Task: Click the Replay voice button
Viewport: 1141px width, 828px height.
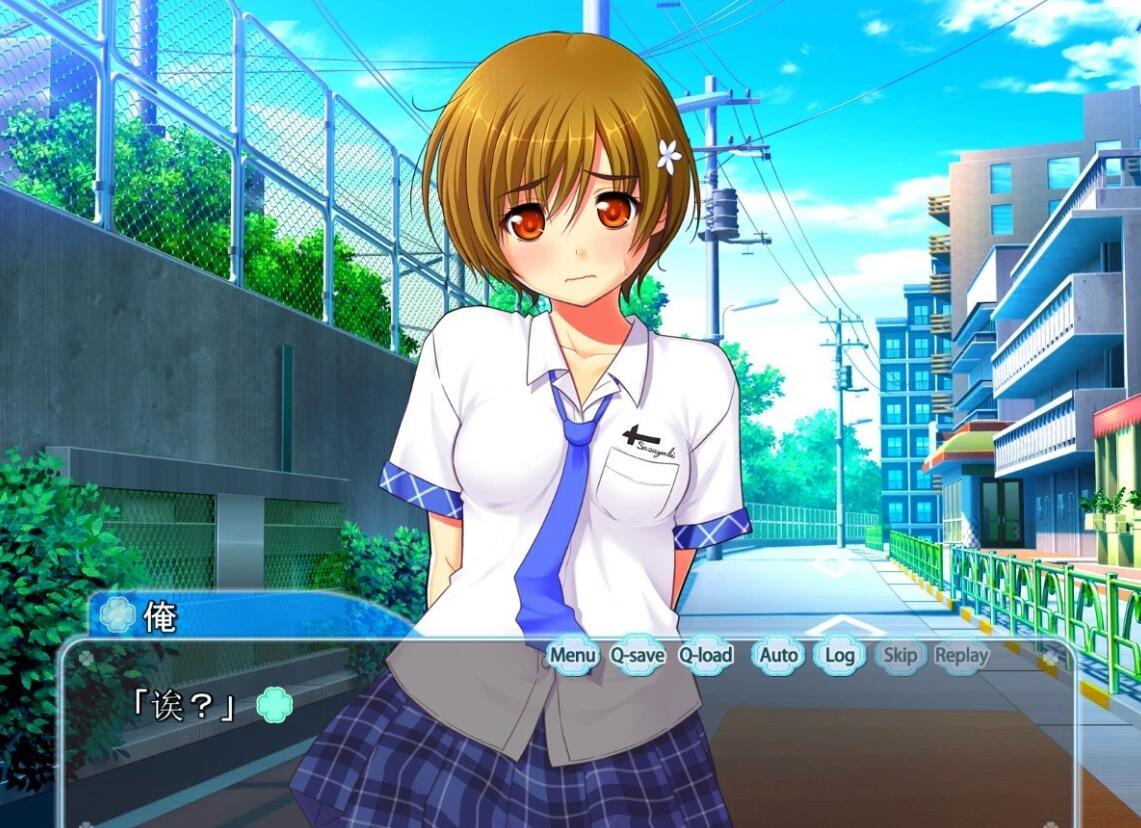Action: tap(961, 656)
